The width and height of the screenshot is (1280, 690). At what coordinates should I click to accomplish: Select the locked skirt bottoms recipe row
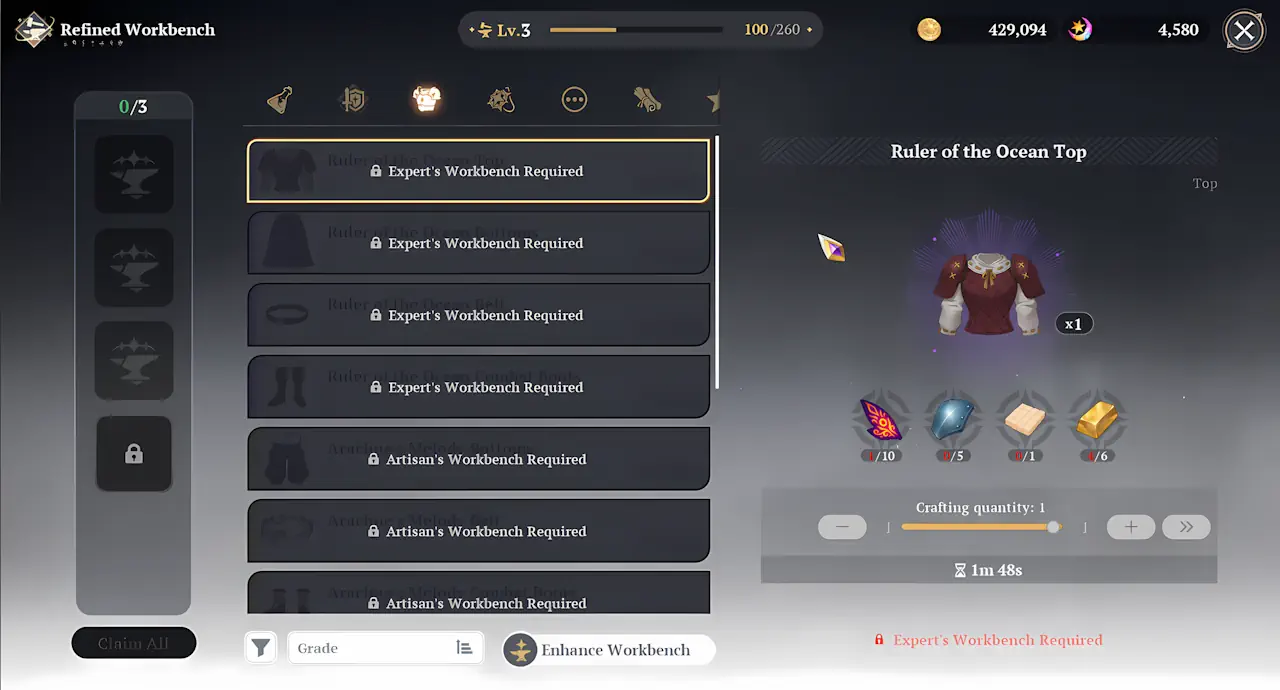tap(478, 243)
